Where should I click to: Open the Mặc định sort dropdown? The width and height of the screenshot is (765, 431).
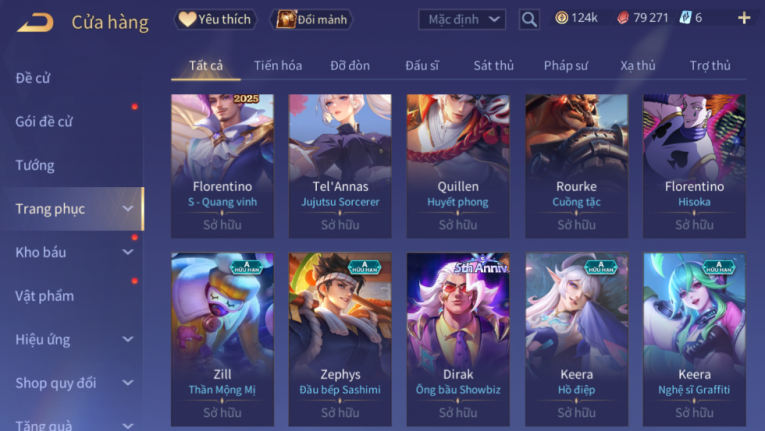tap(461, 19)
